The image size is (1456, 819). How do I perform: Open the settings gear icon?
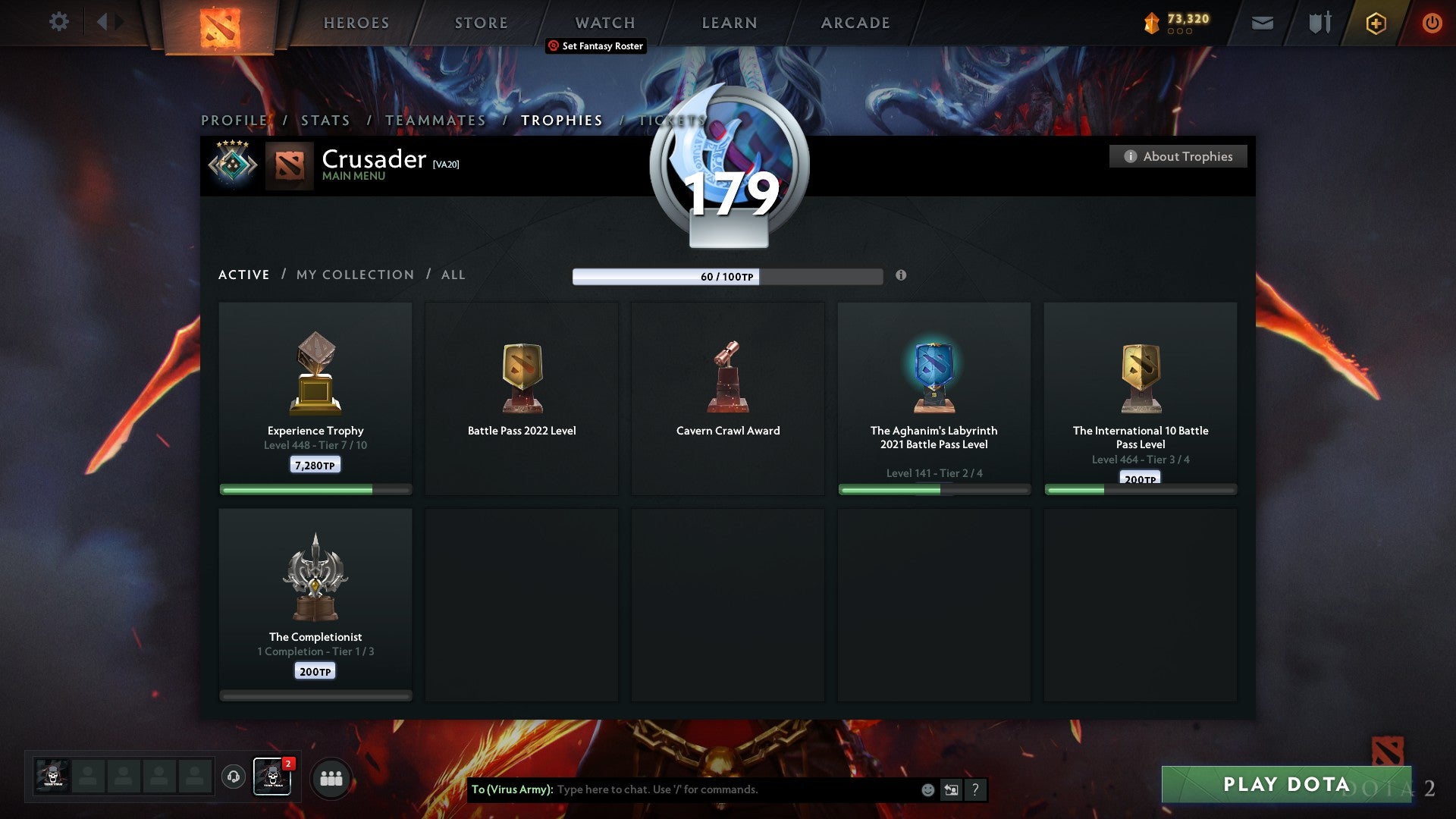[x=59, y=22]
